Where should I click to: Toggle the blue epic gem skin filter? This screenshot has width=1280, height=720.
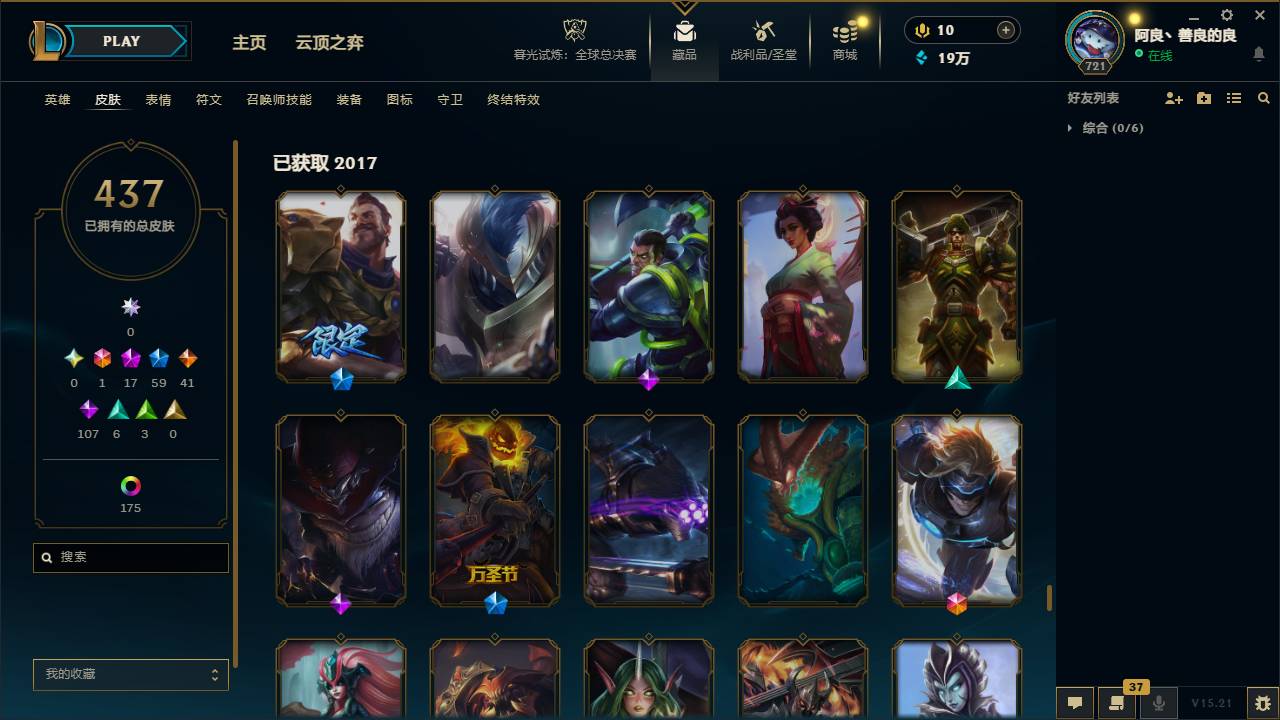[x=157, y=358]
